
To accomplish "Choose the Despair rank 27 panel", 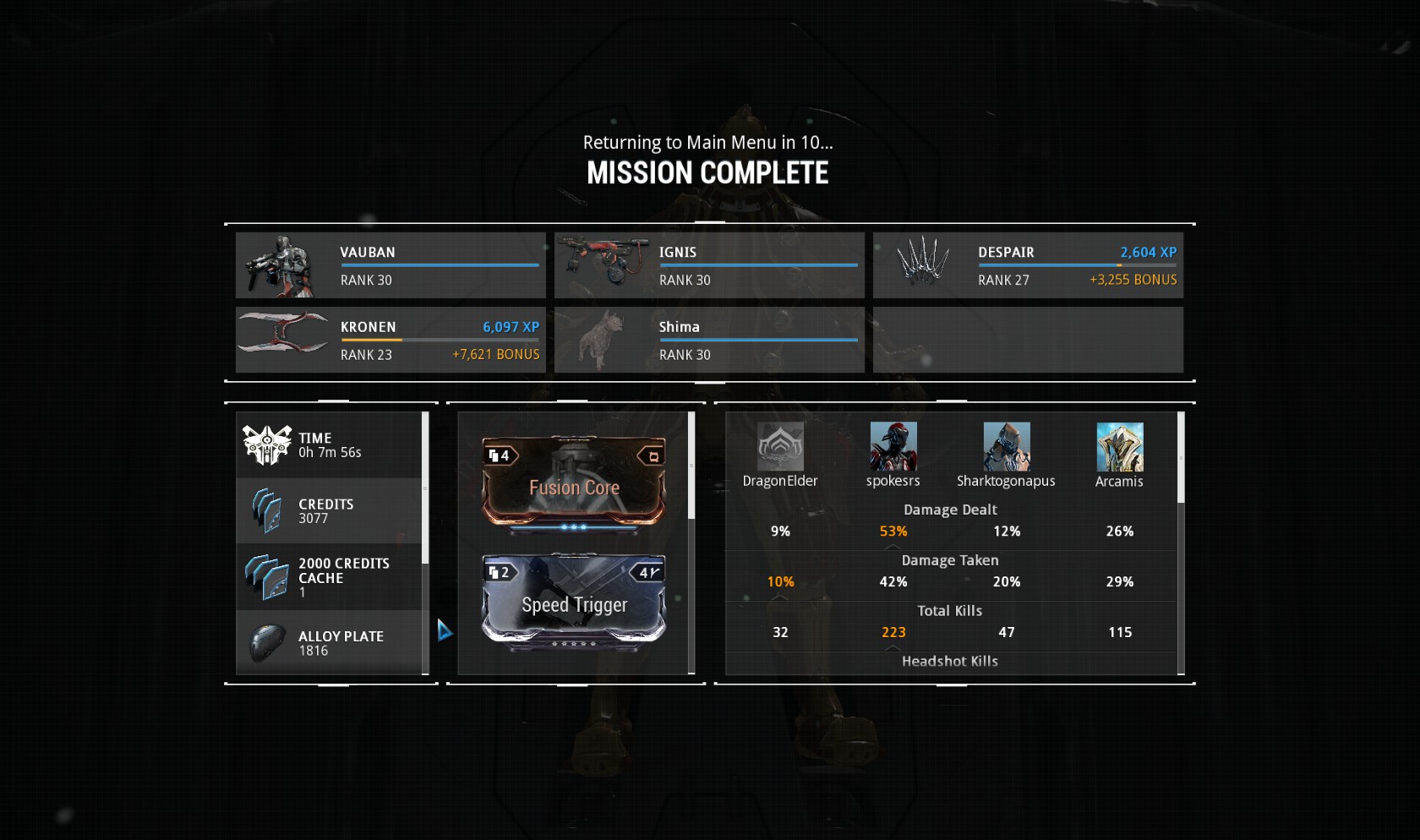I will click(1028, 265).
